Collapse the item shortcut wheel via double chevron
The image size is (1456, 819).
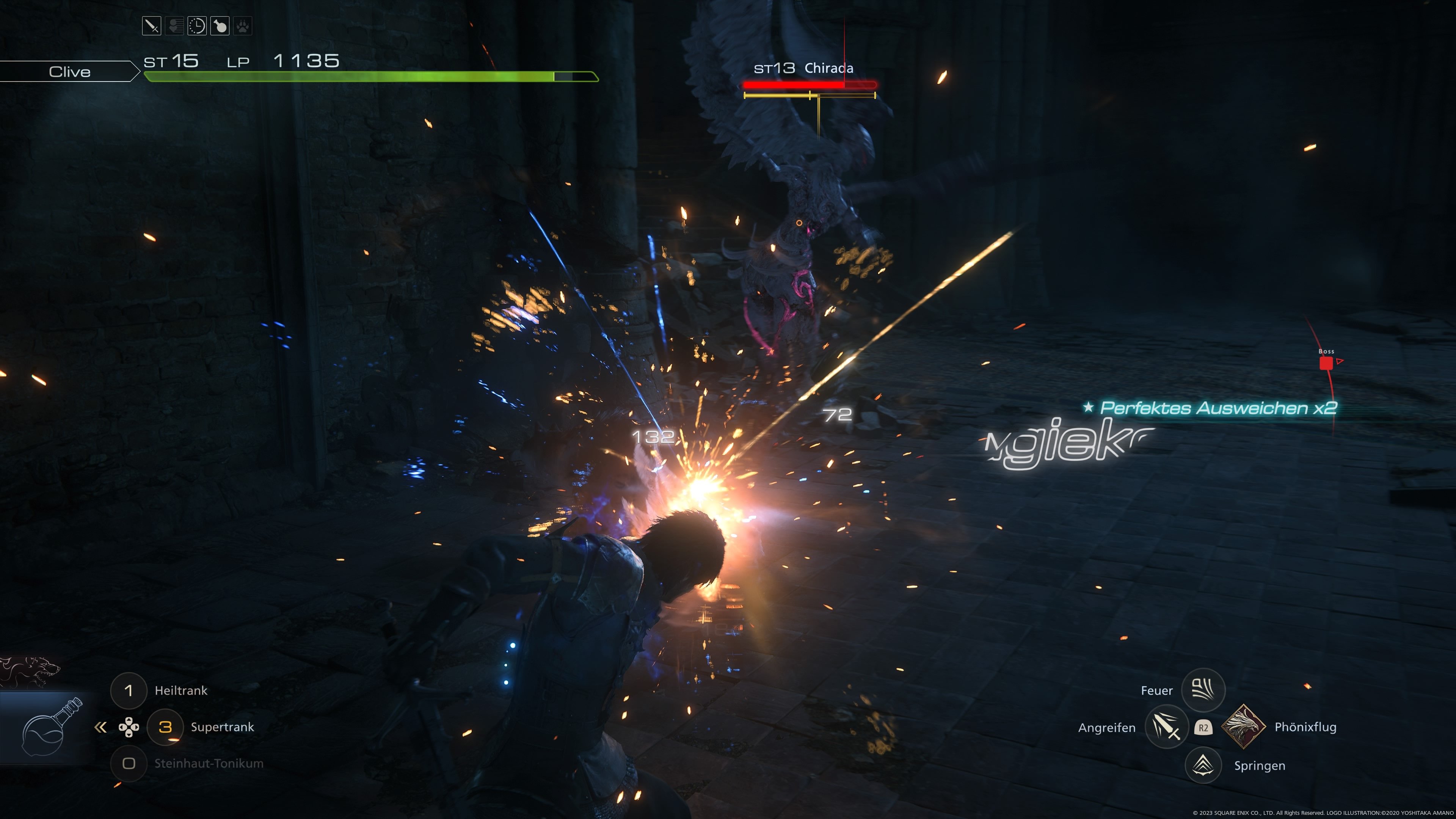pyautogui.click(x=100, y=728)
